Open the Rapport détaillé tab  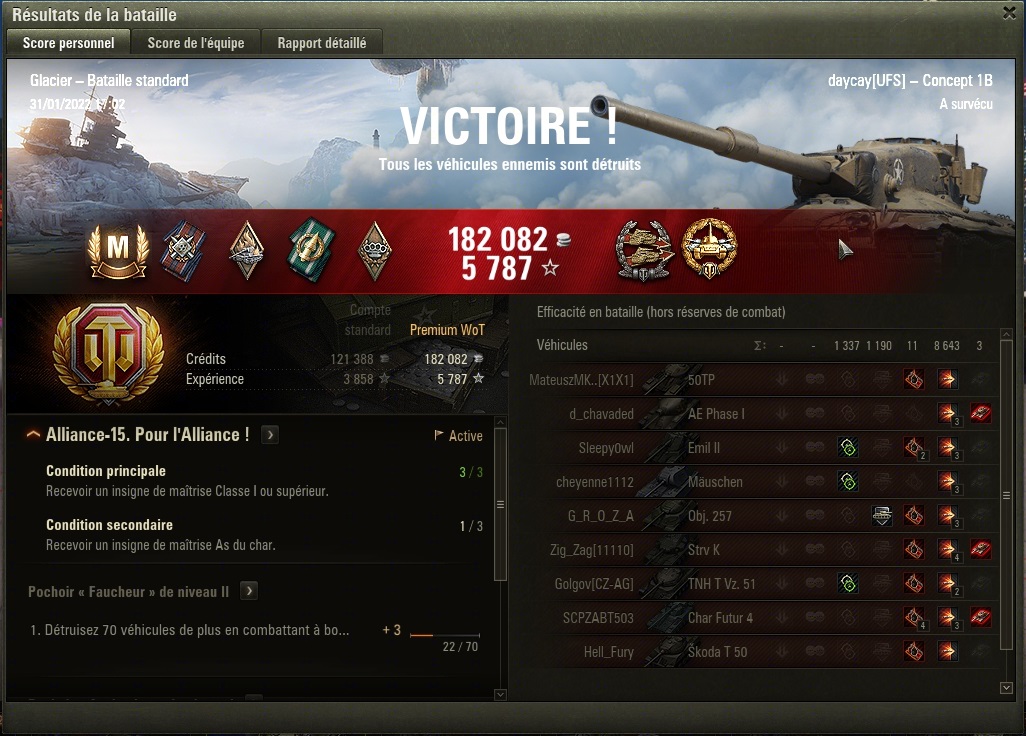tap(321, 43)
